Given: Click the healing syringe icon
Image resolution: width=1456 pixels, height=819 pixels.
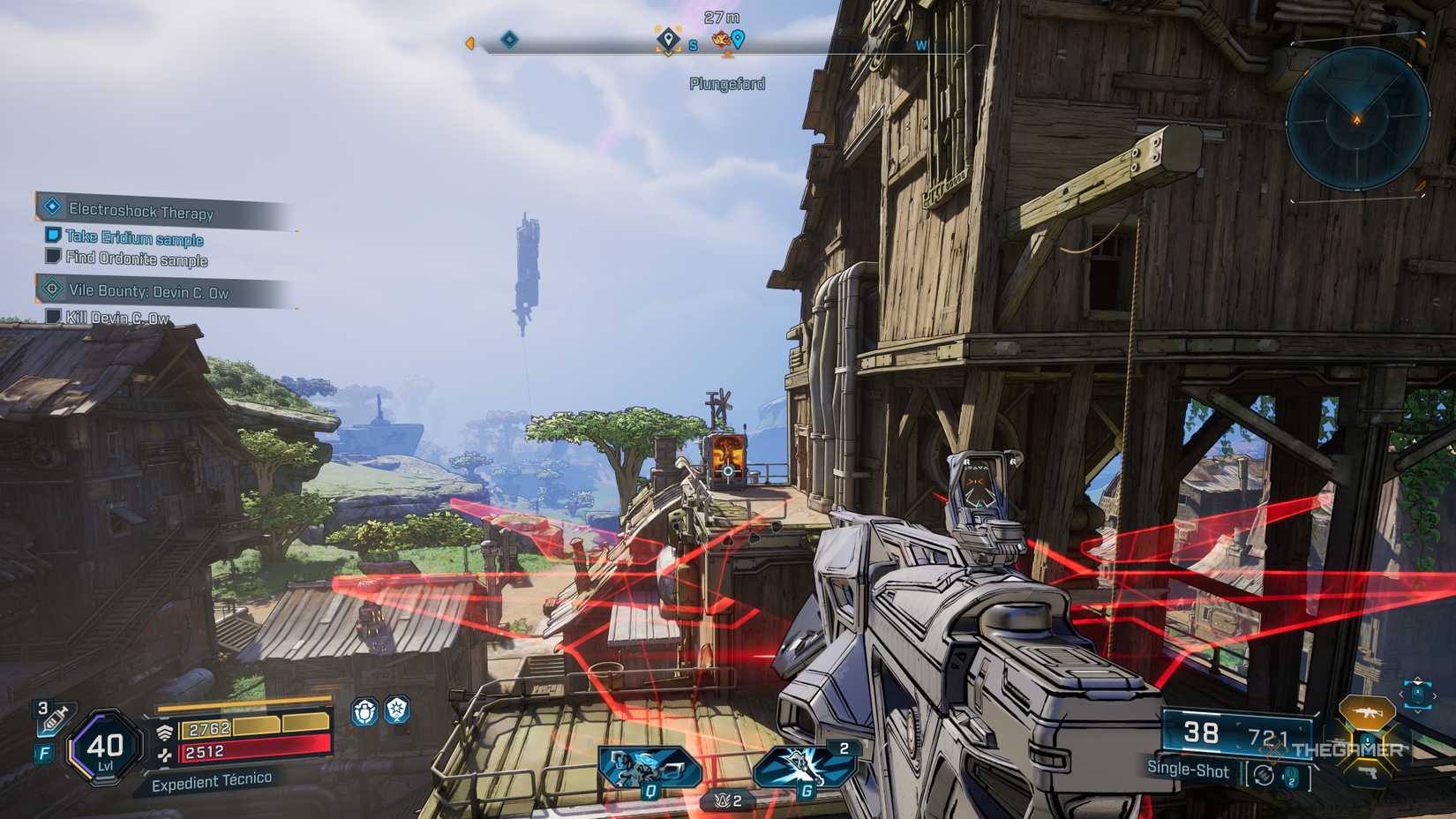Looking at the screenshot, I should [54, 718].
